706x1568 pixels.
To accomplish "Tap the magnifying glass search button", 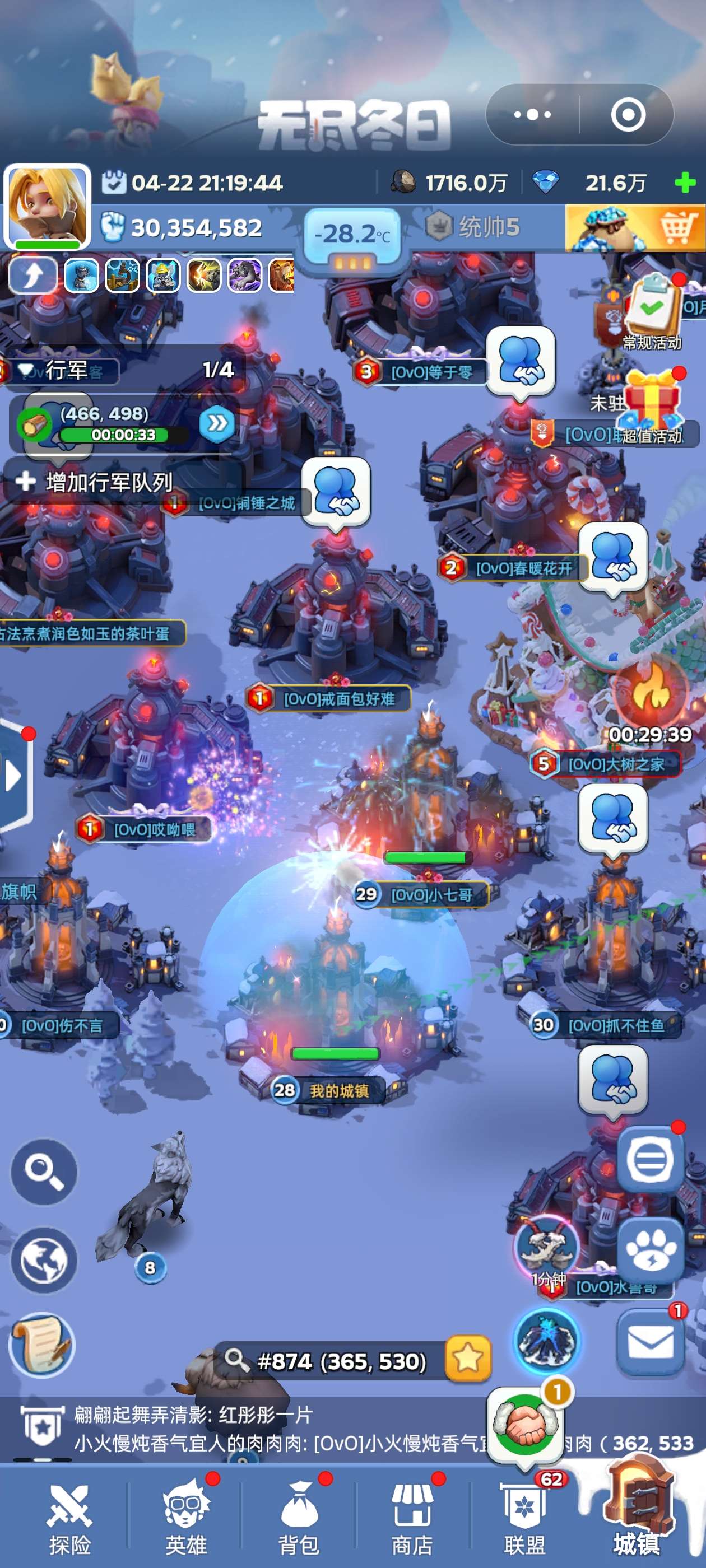I will point(44,1170).
